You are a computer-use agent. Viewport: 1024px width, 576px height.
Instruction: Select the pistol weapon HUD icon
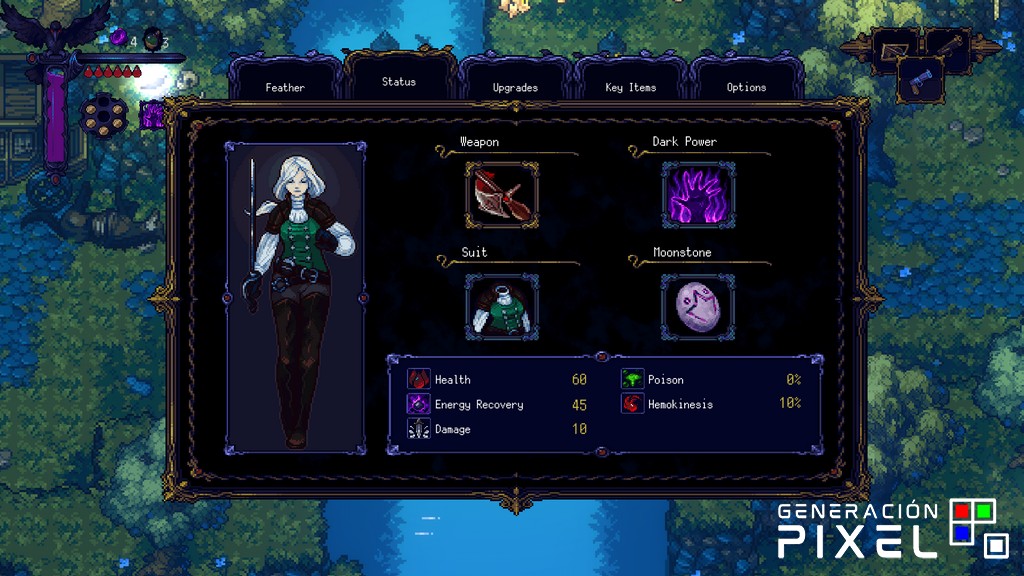point(919,78)
